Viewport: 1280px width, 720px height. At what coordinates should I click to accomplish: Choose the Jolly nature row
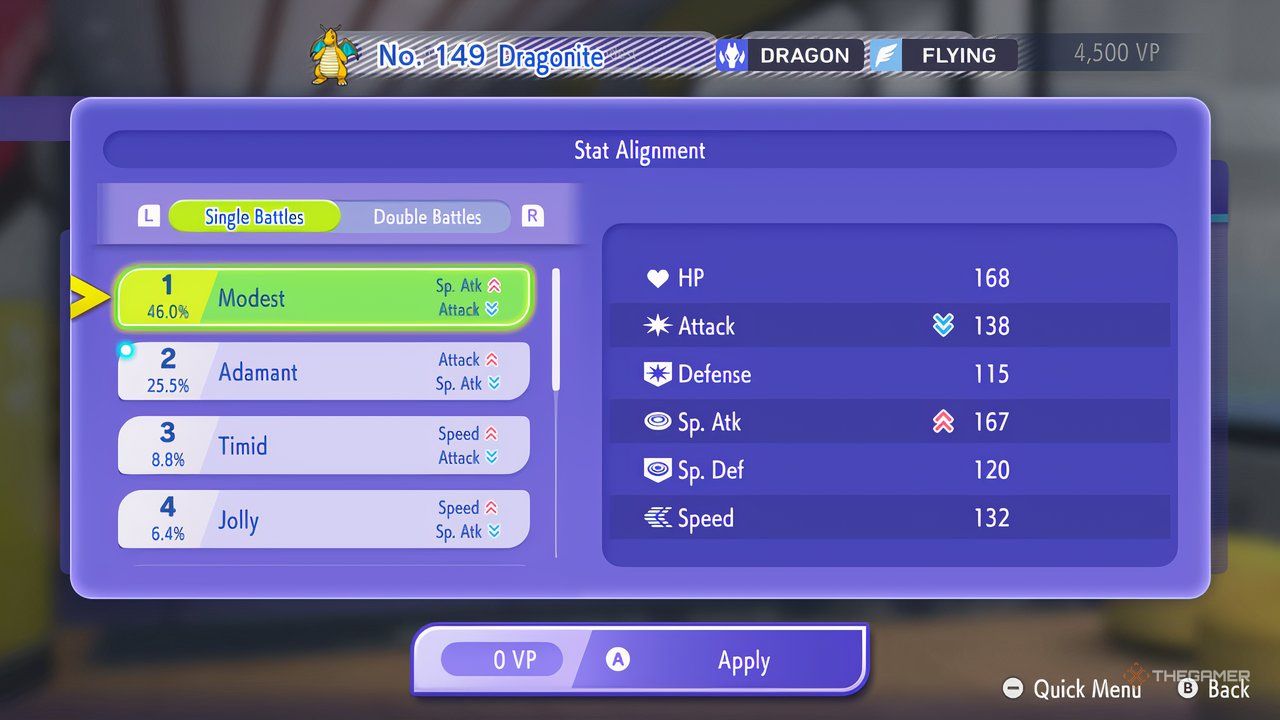coord(323,520)
